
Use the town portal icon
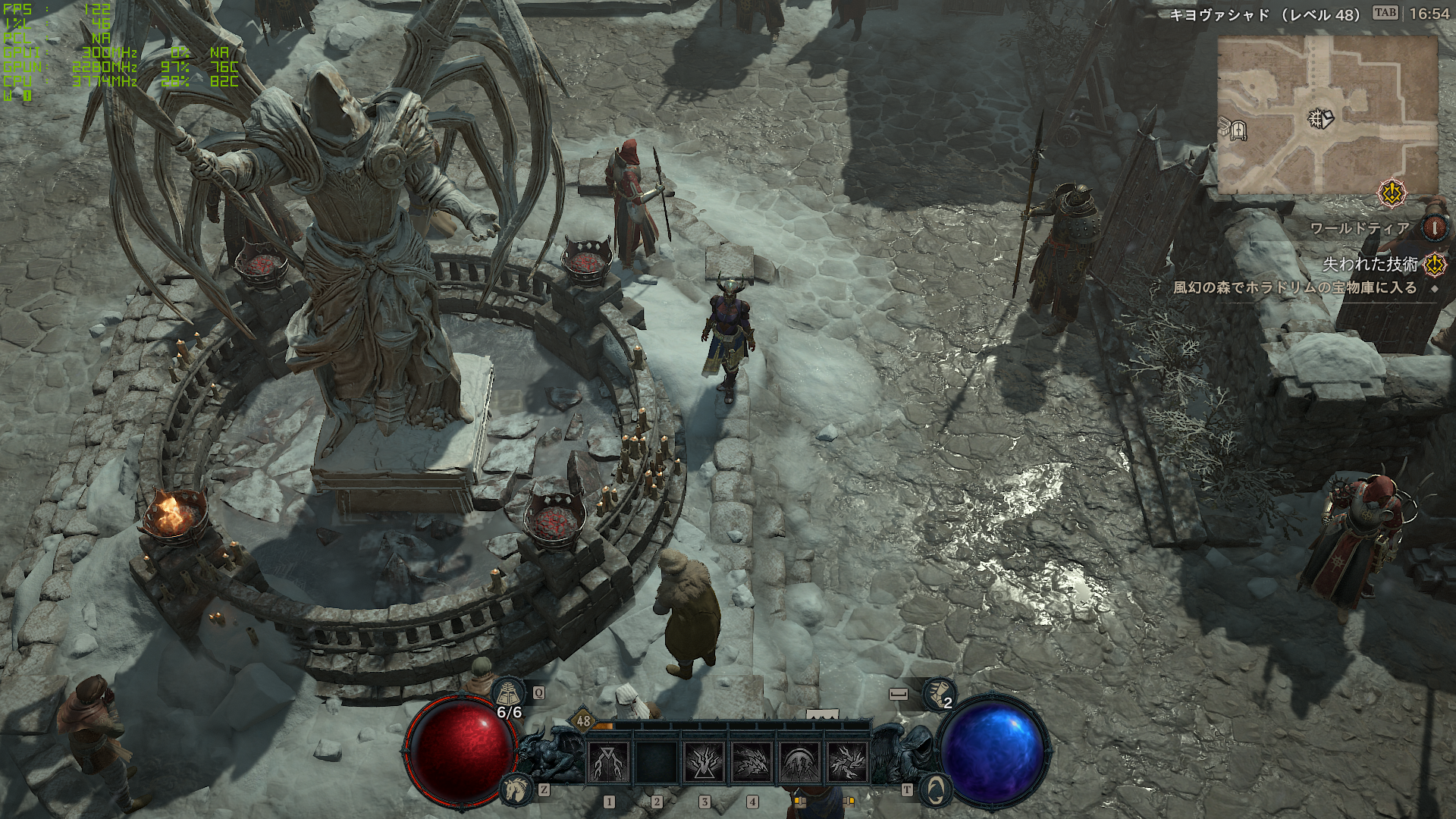[935, 790]
